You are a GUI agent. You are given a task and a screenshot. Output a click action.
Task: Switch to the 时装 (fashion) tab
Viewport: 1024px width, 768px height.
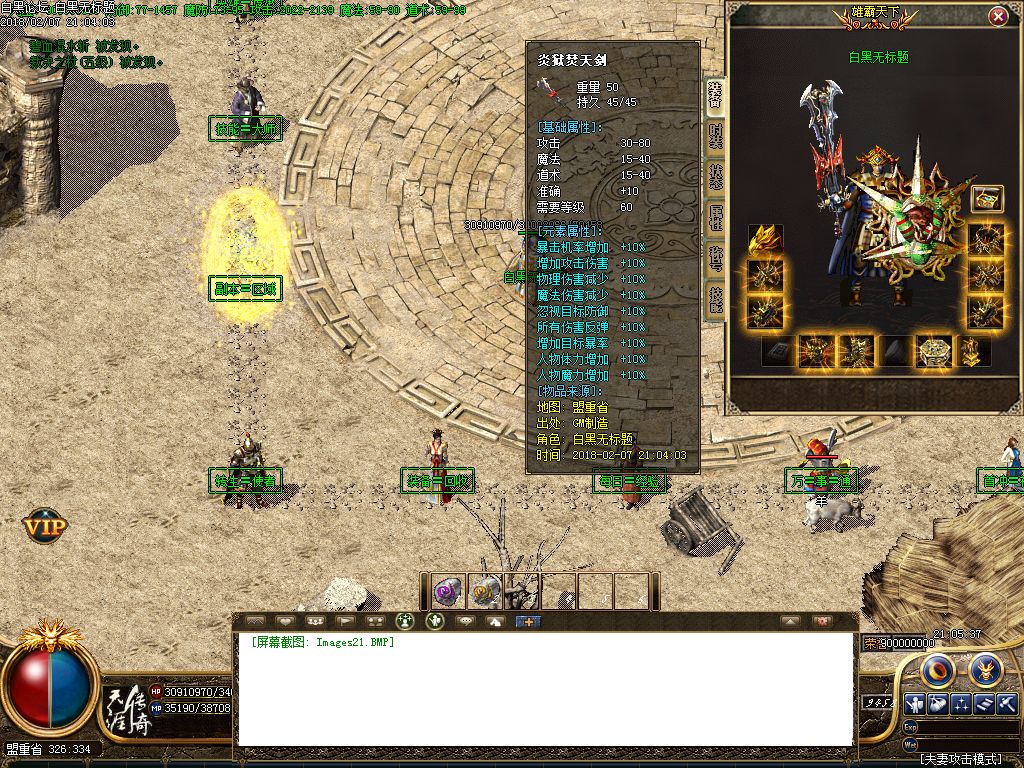[716, 136]
